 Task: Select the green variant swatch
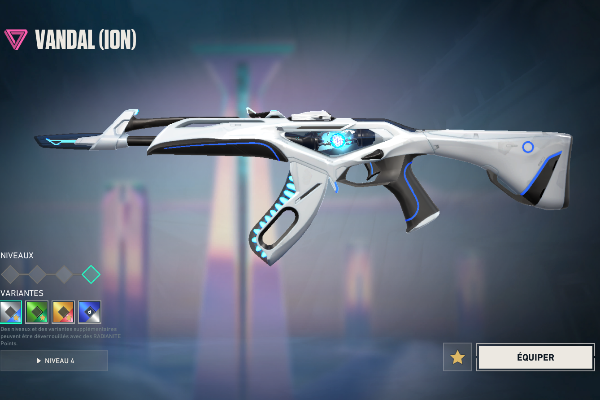click(x=37, y=311)
